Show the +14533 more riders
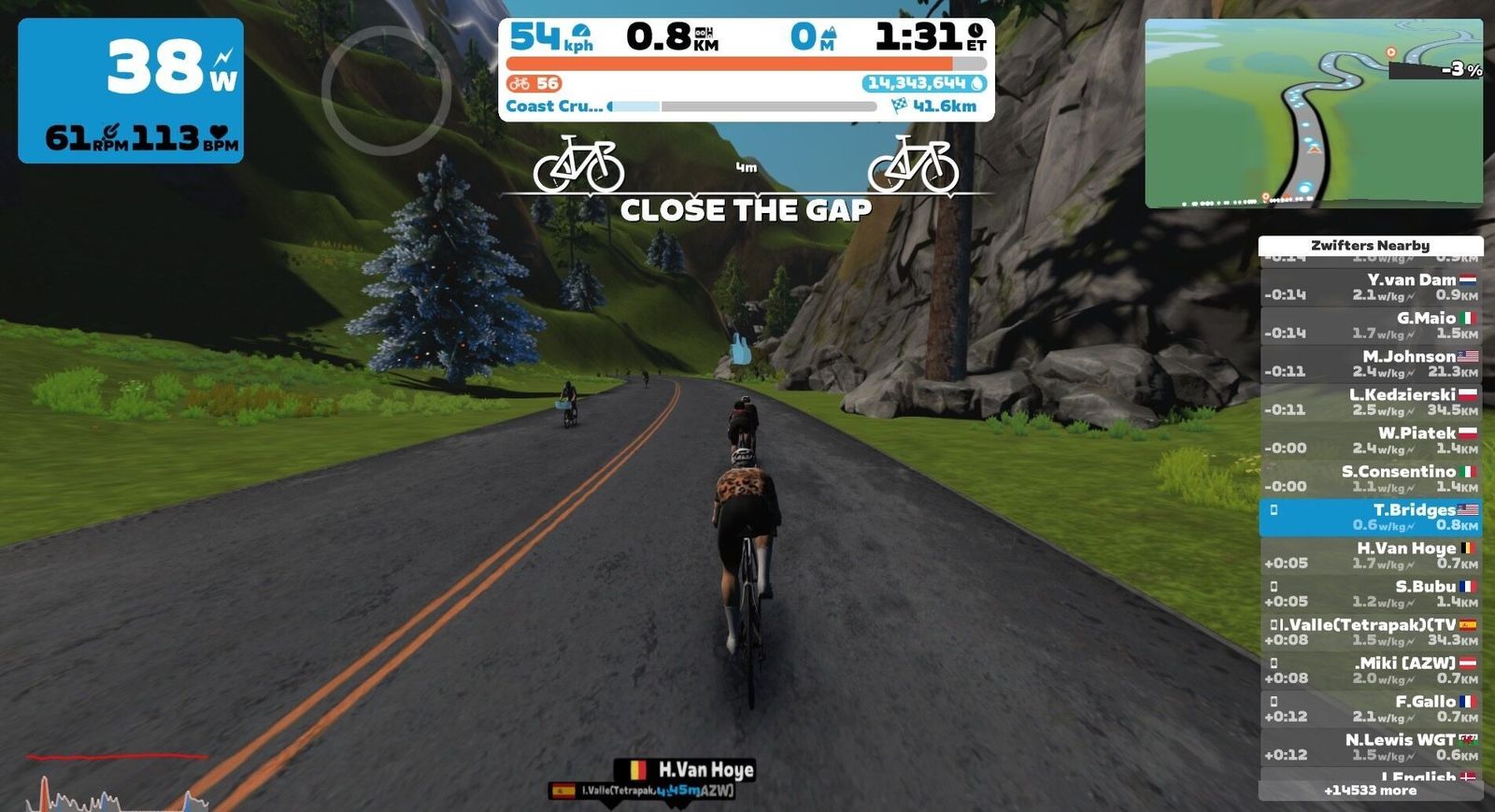 [1370, 791]
